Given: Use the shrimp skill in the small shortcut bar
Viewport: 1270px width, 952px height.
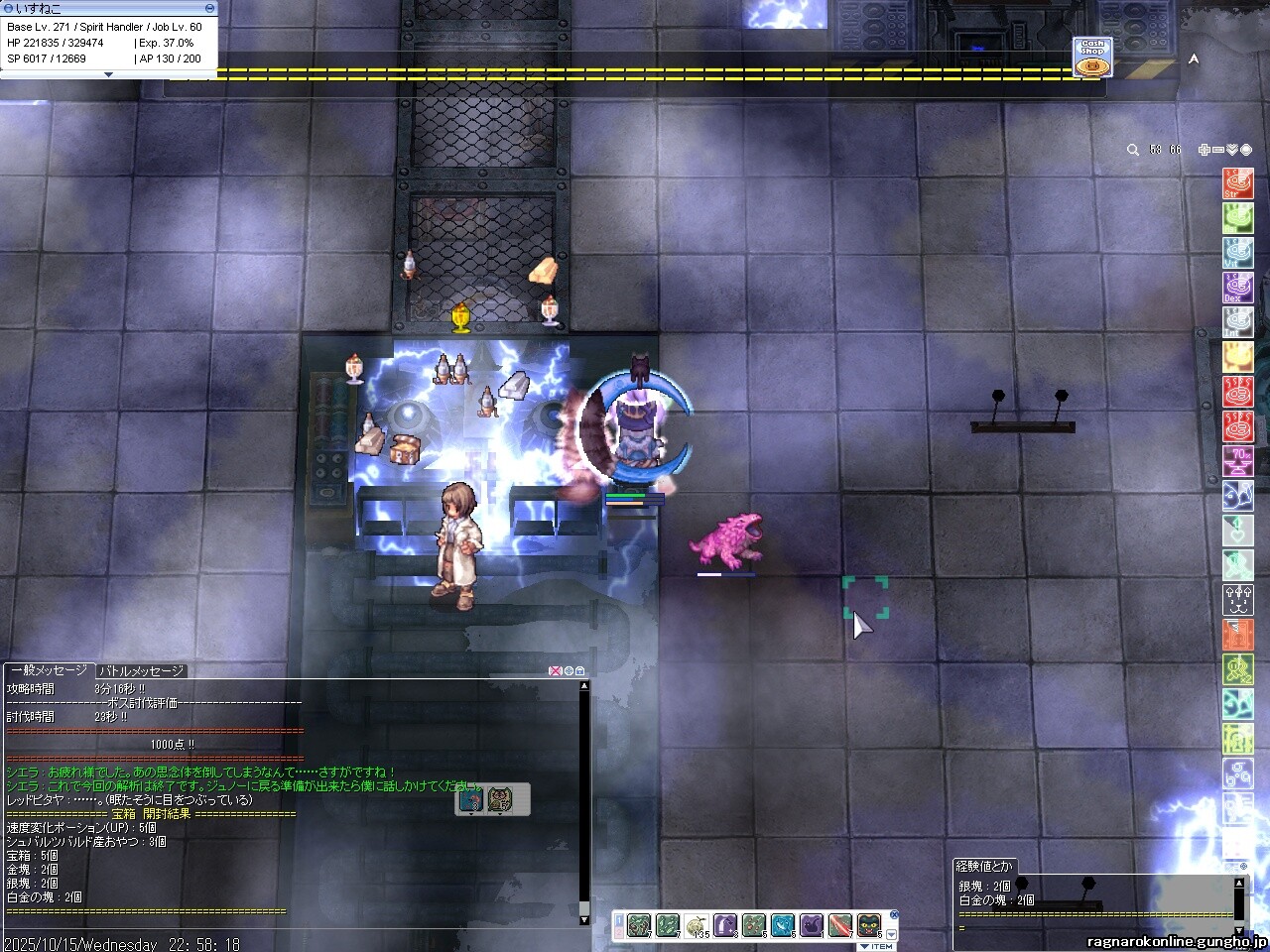Looking at the screenshot, I should tap(471, 799).
